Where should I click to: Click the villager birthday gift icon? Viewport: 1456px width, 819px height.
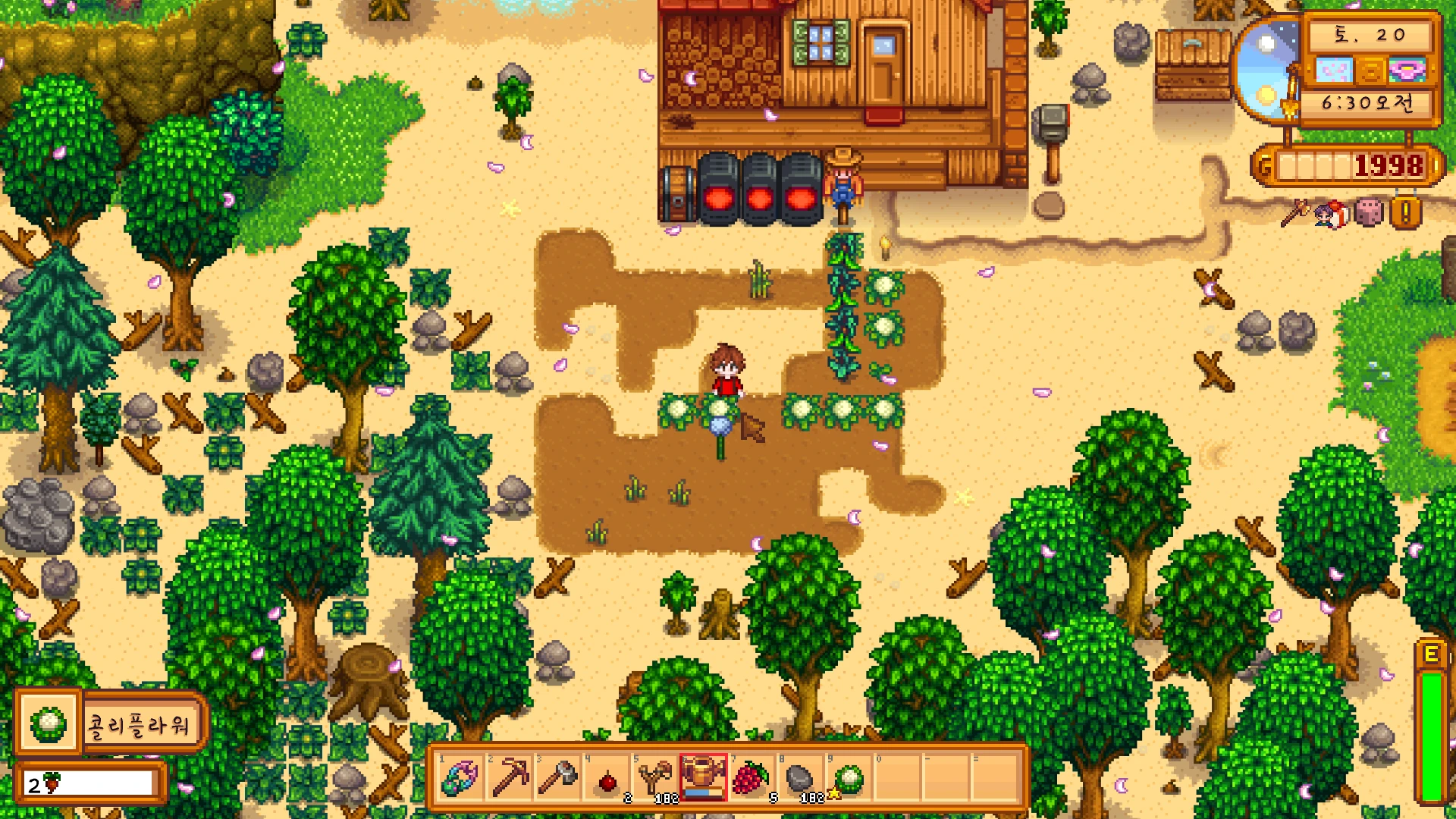tap(1332, 215)
